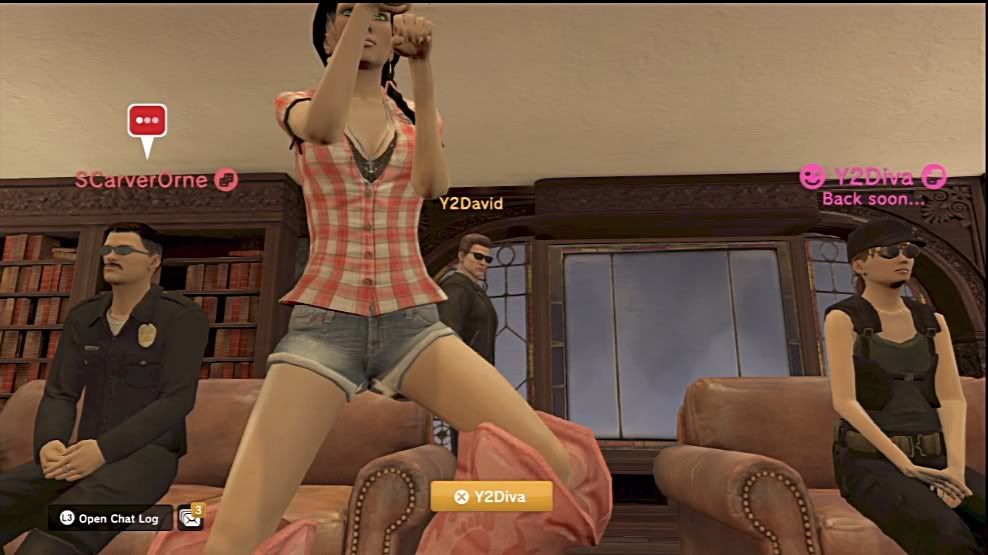Click the red speech bubble typing indicator
The height and width of the screenshot is (555, 988).
[147, 122]
